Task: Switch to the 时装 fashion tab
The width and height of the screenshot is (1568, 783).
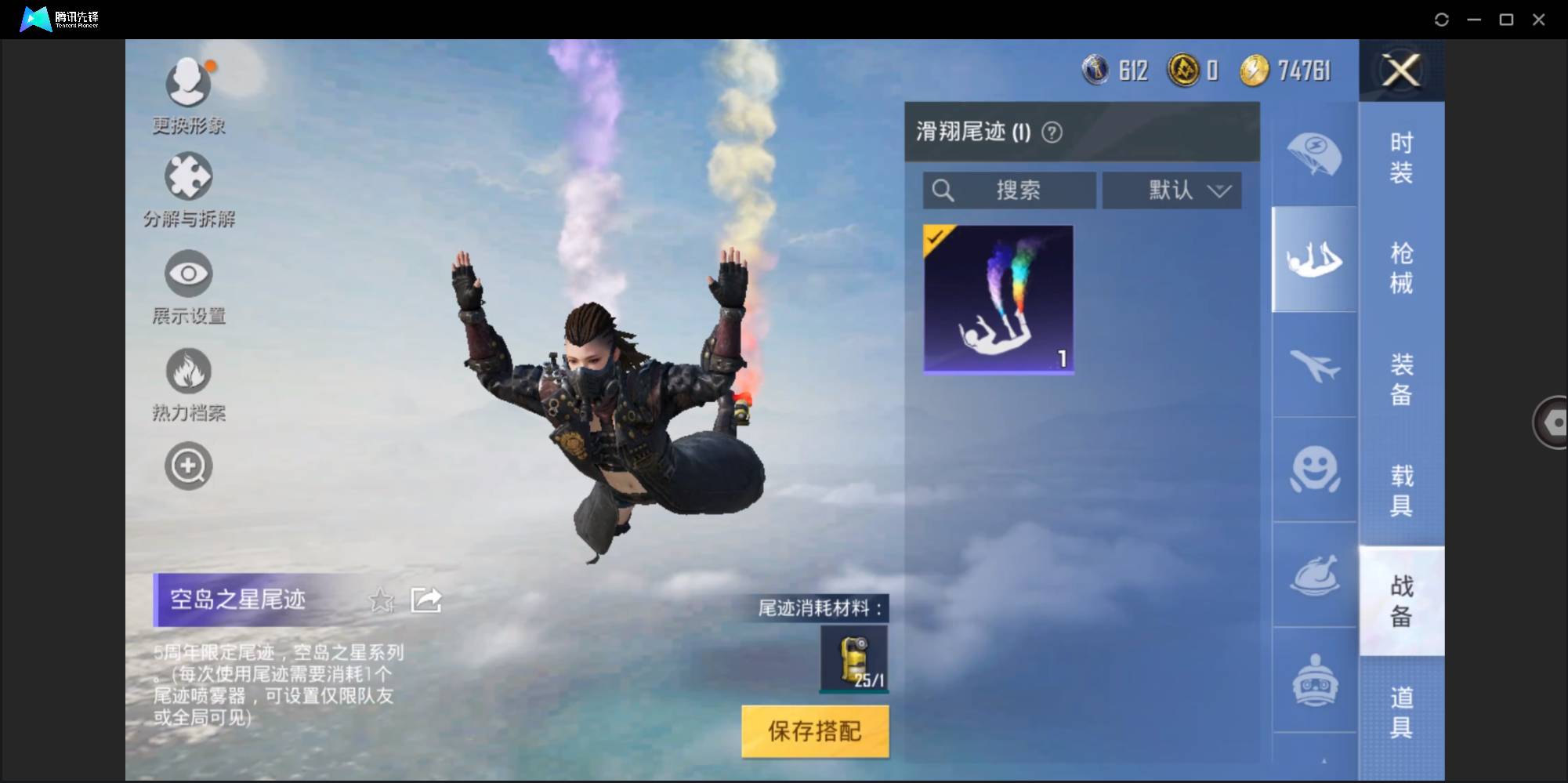Action: [1402, 158]
